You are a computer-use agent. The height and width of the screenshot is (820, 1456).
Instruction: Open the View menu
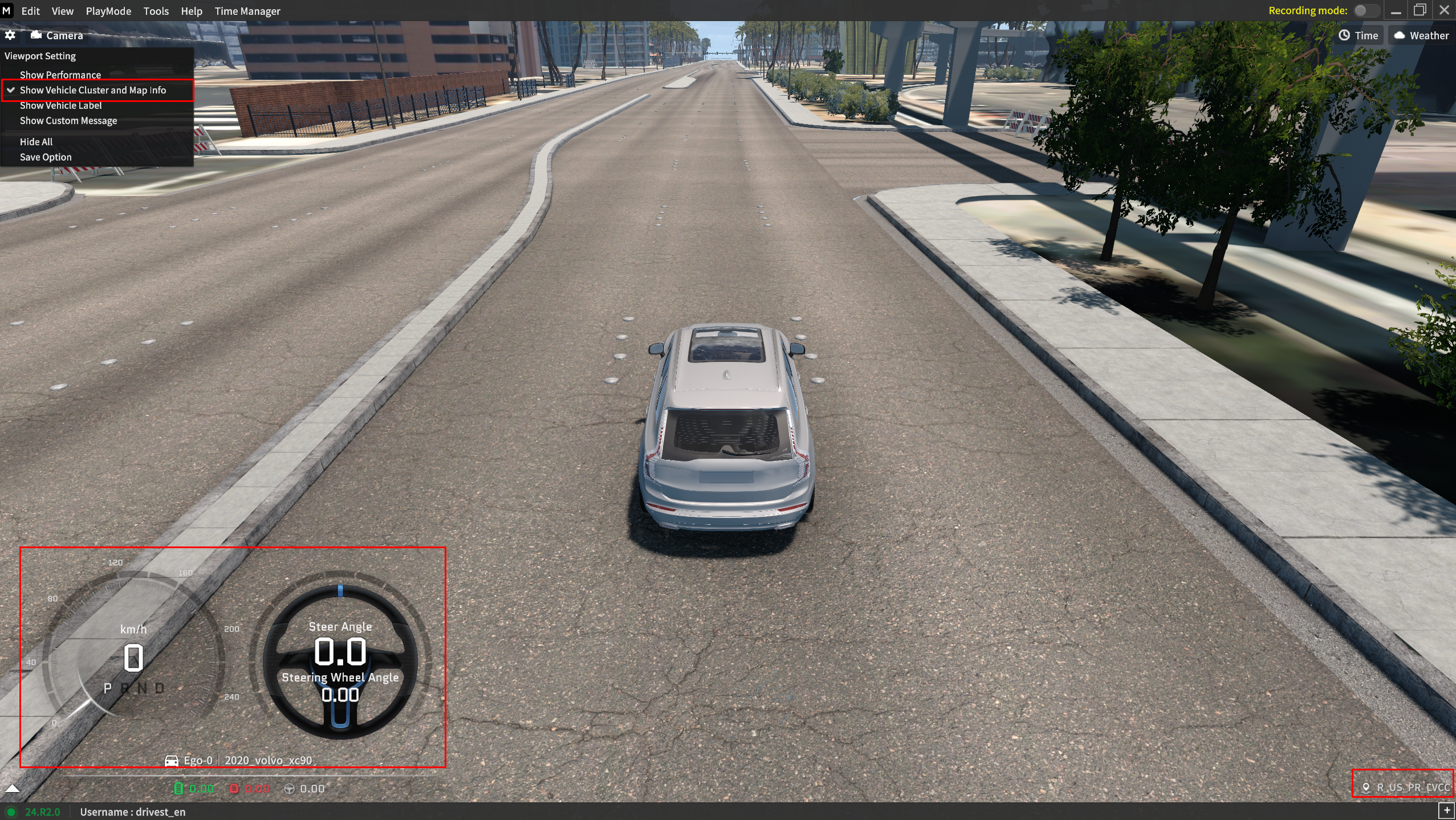62,11
